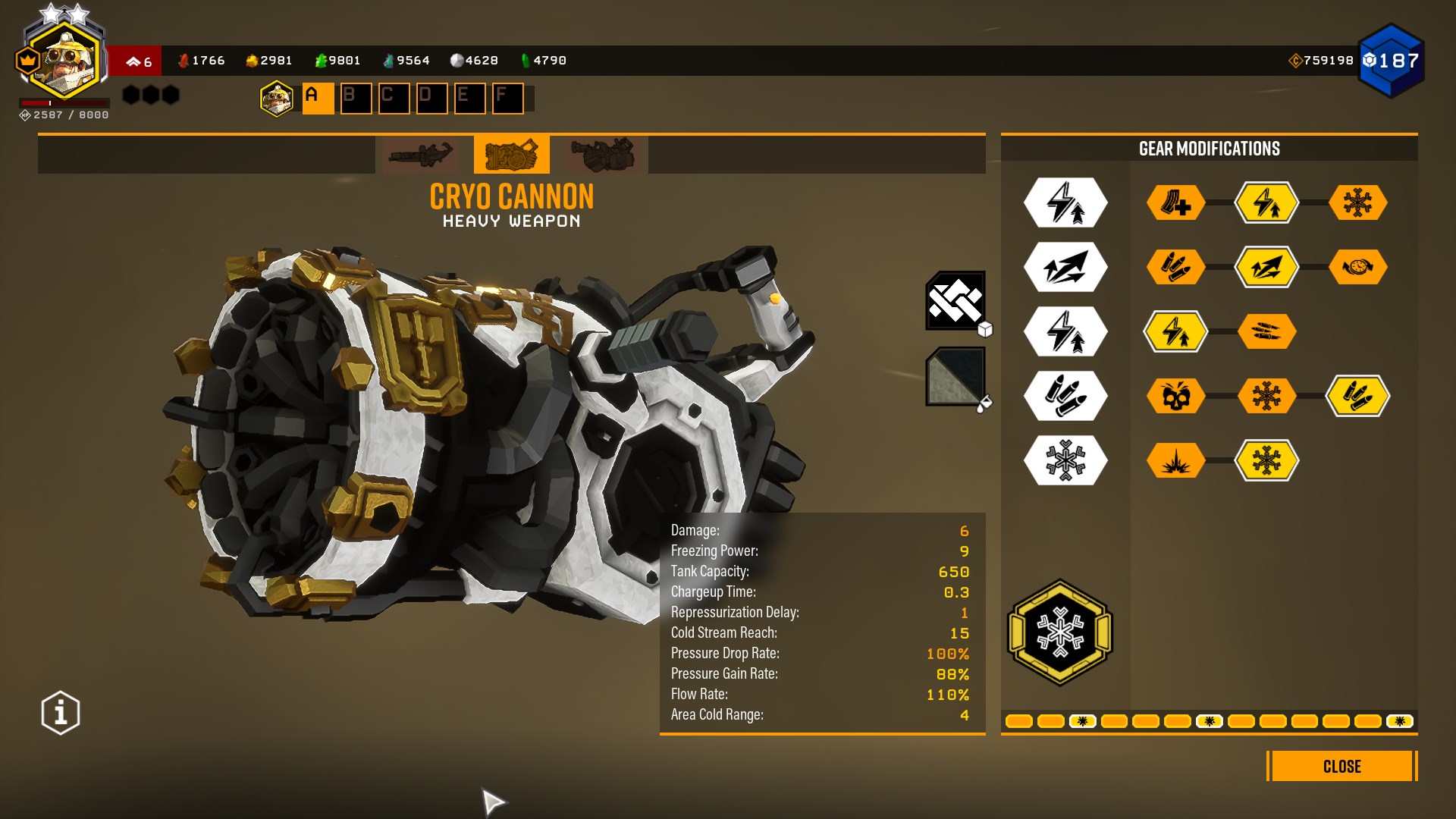Select loadout A

(x=318, y=98)
